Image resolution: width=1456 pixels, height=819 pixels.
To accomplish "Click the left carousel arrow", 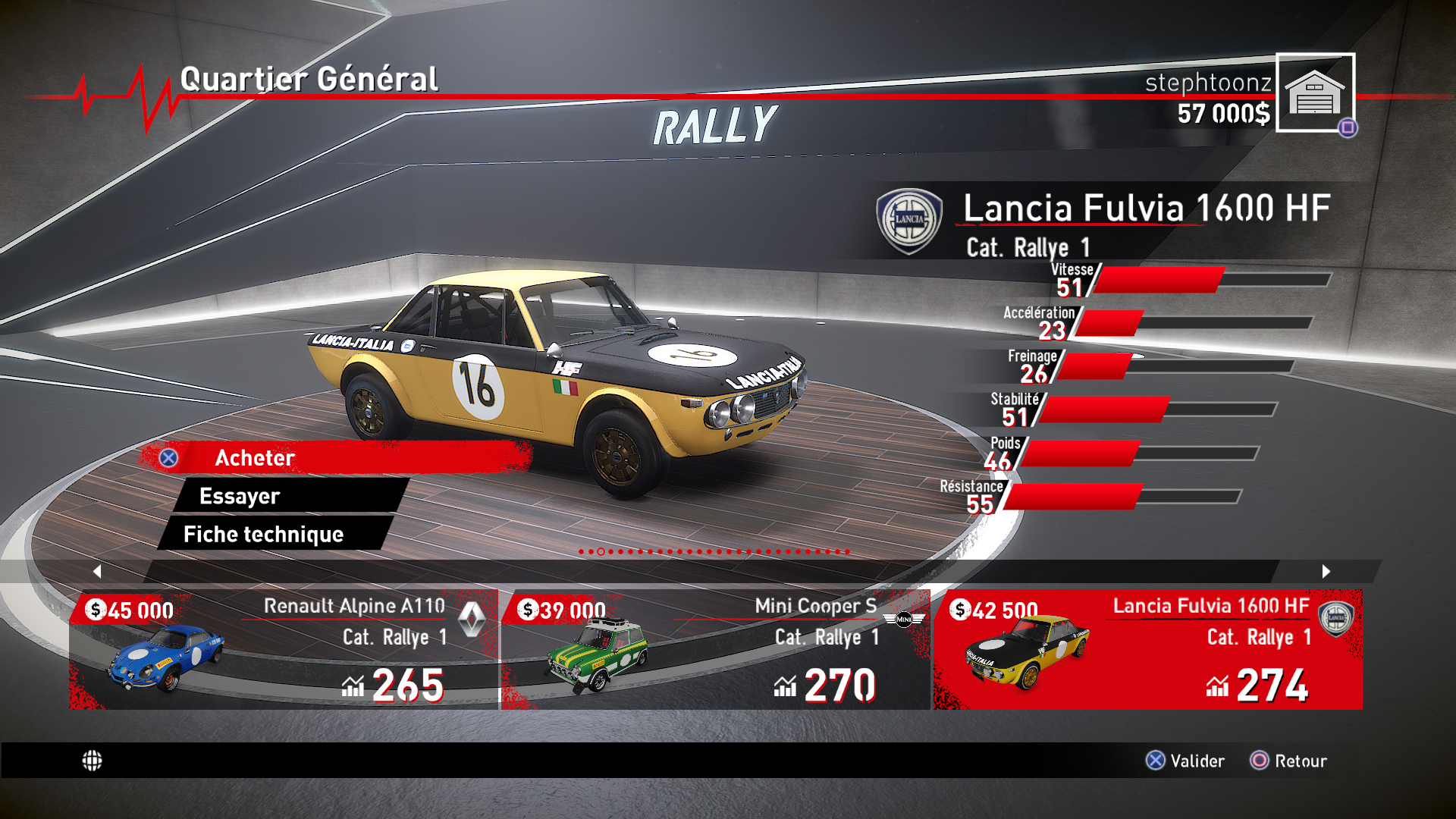I will point(97,571).
